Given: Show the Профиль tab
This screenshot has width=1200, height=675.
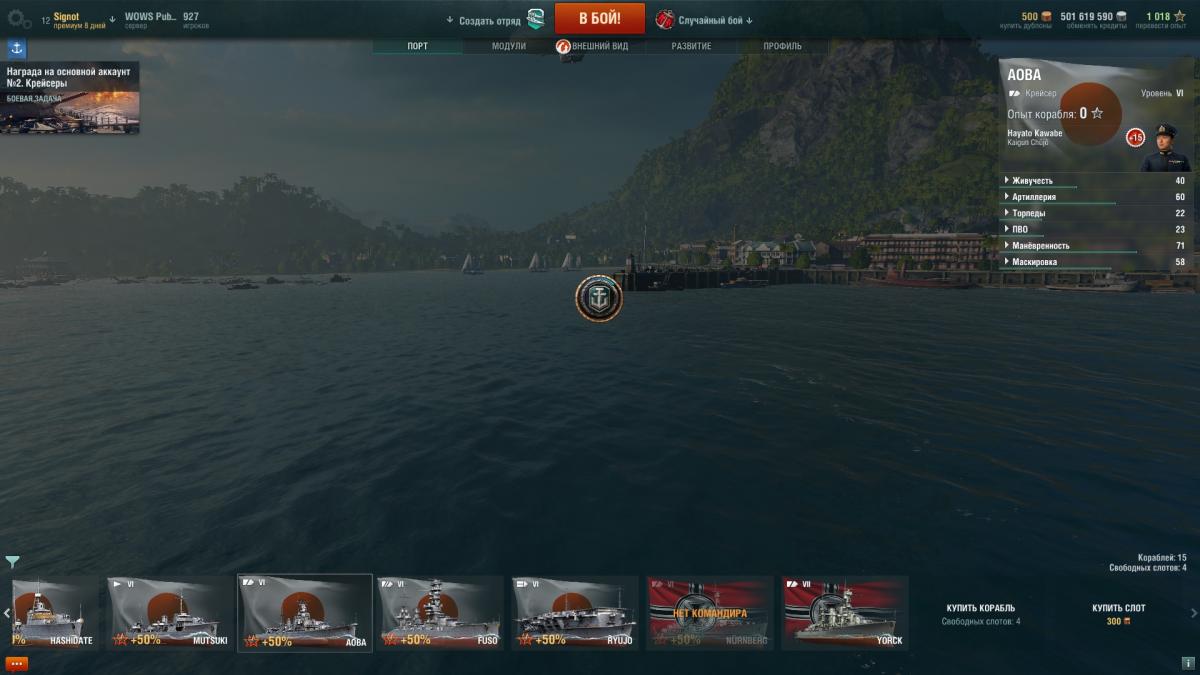Looking at the screenshot, I should click(x=782, y=46).
